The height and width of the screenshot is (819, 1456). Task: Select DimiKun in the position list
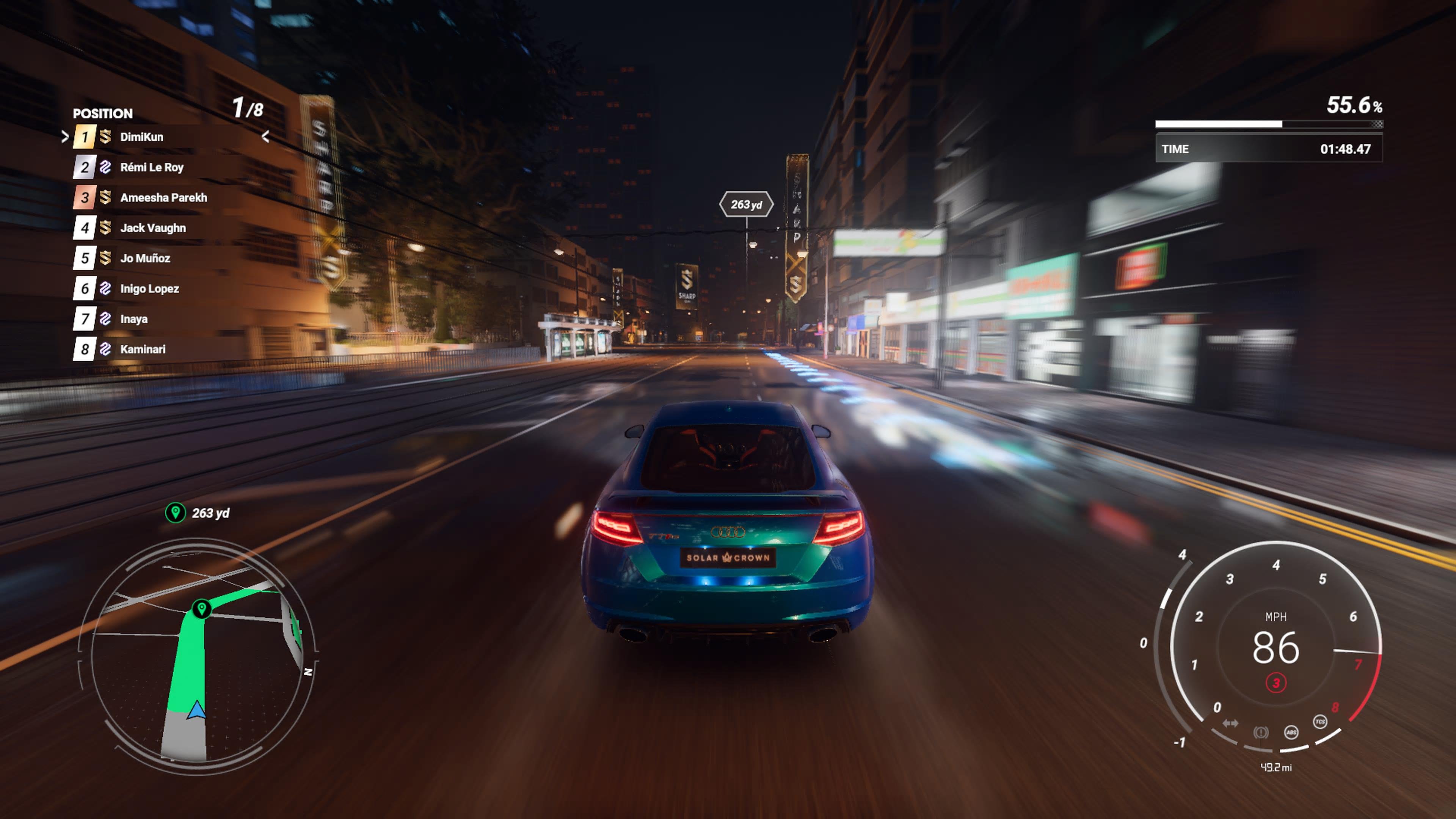click(x=141, y=137)
